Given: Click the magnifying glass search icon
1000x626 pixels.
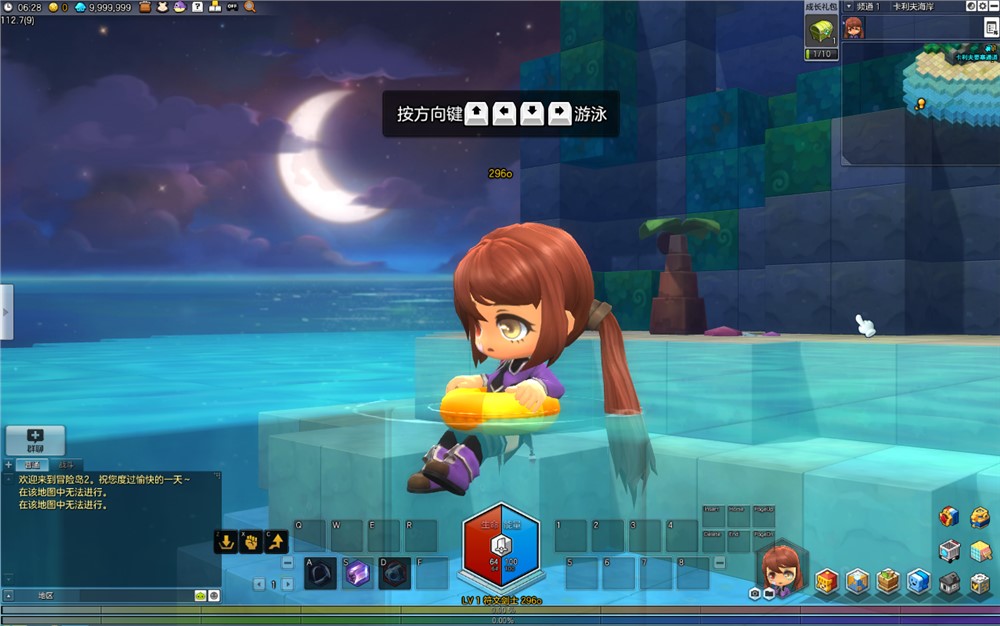Looking at the screenshot, I should pyautogui.click(x=249, y=7).
